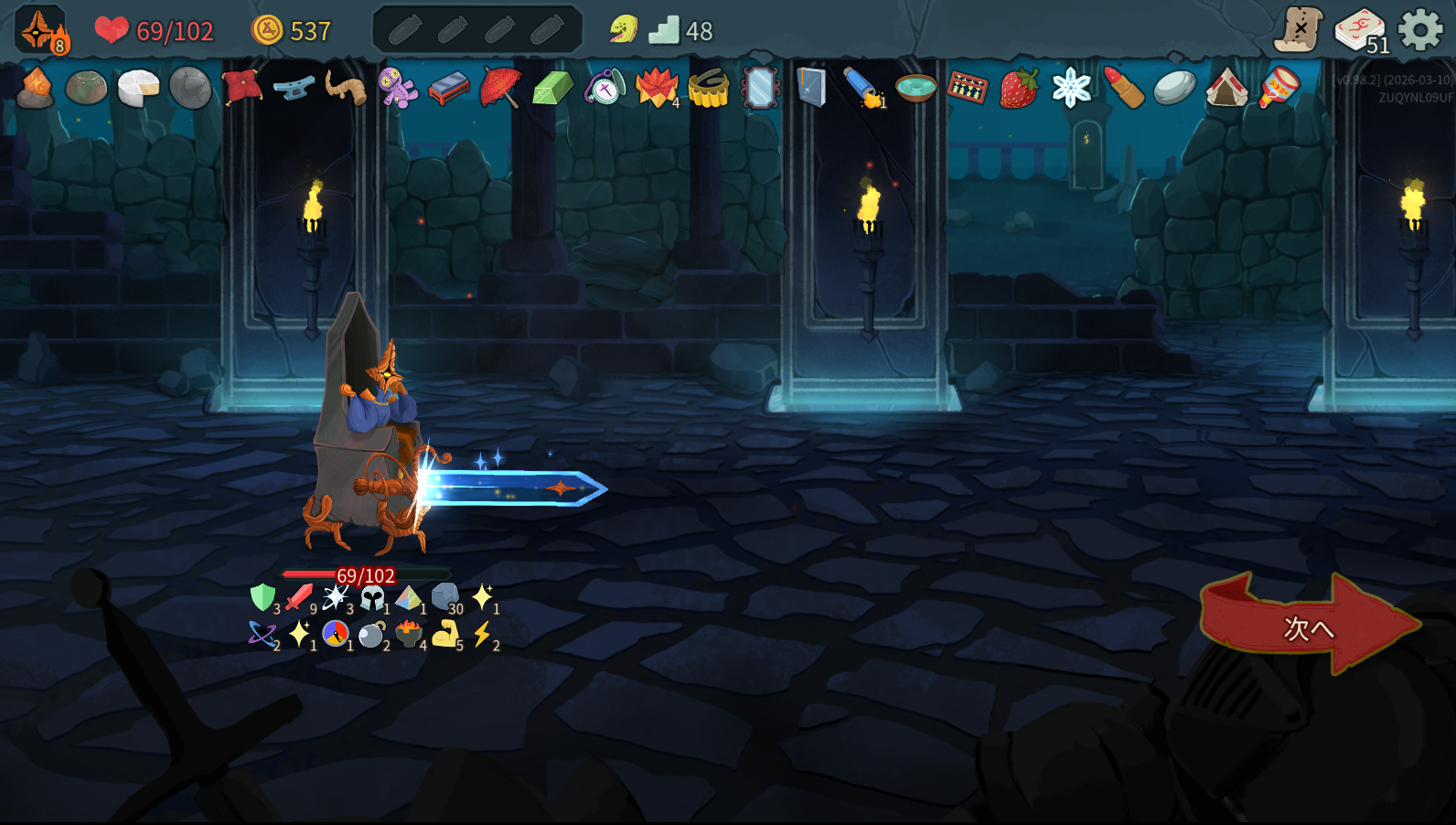The image size is (1456, 825).
Task: Select the tent relic
Action: 1226,89
